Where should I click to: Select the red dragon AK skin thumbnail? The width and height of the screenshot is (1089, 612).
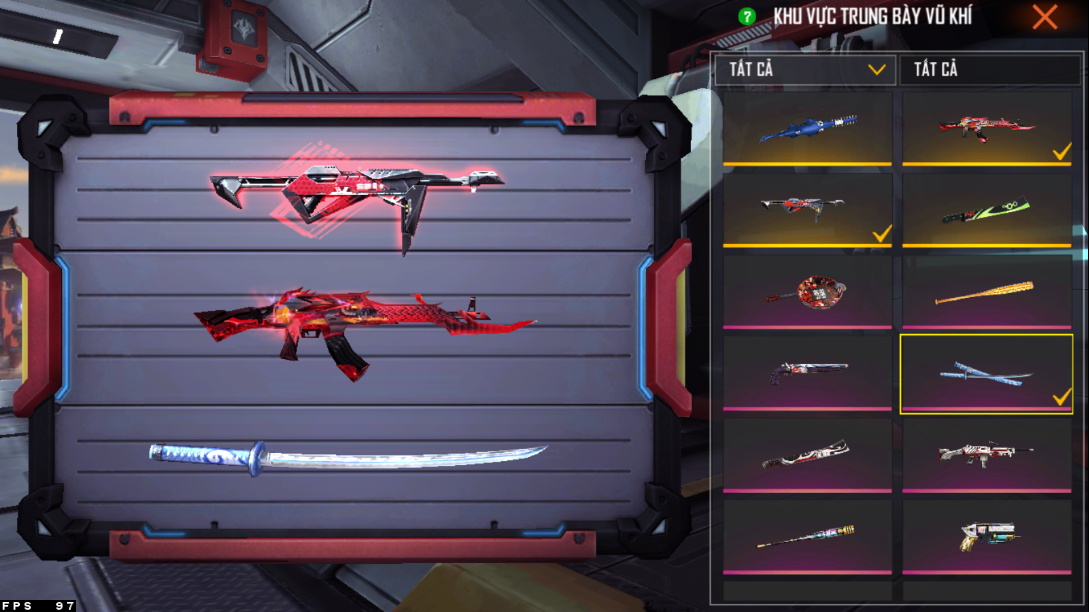(x=987, y=128)
